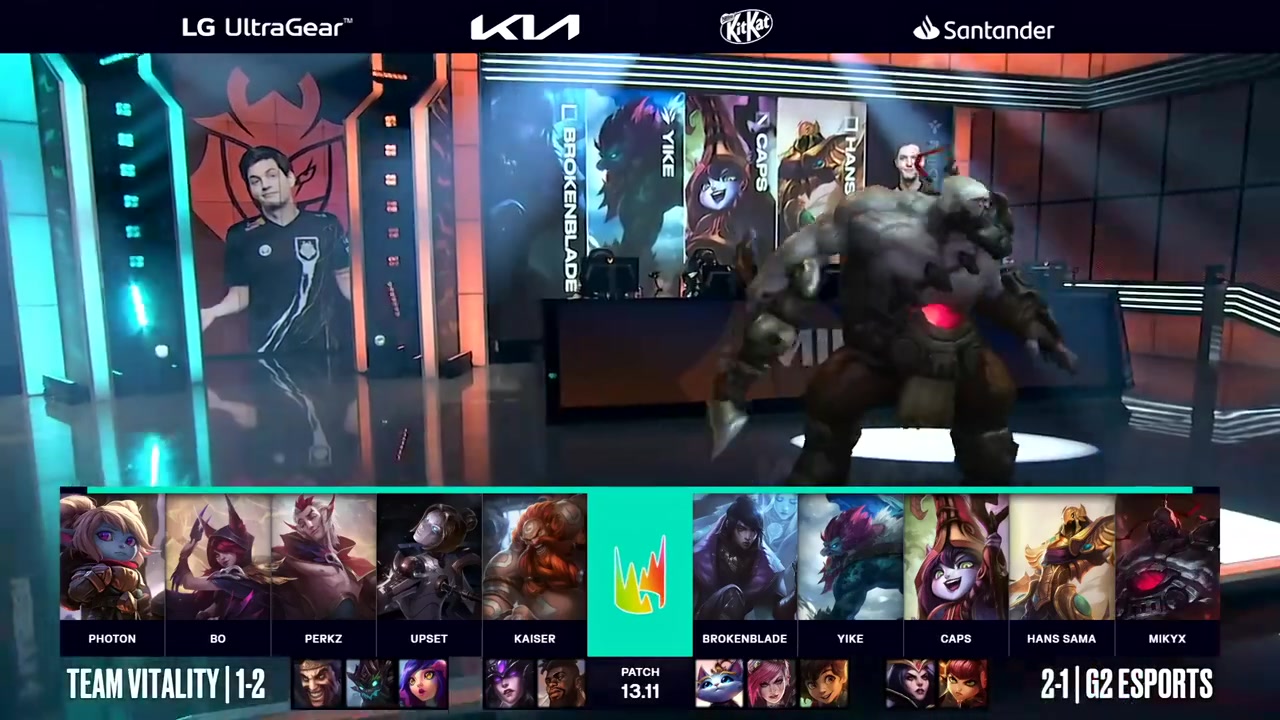The width and height of the screenshot is (1280, 720).
Task: Click Upset's champion pick portrait
Action: [x=429, y=558]
